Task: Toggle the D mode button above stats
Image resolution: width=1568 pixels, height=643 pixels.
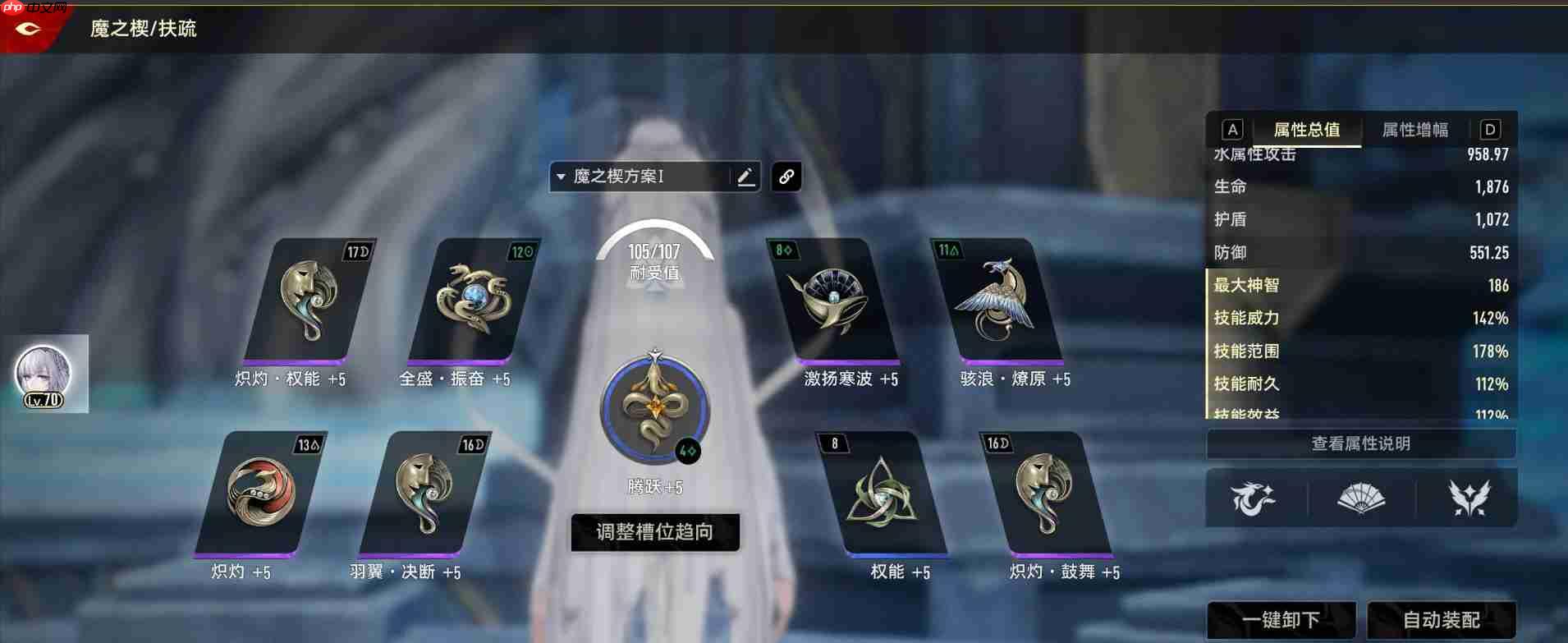Action: tap(1490, 128)
